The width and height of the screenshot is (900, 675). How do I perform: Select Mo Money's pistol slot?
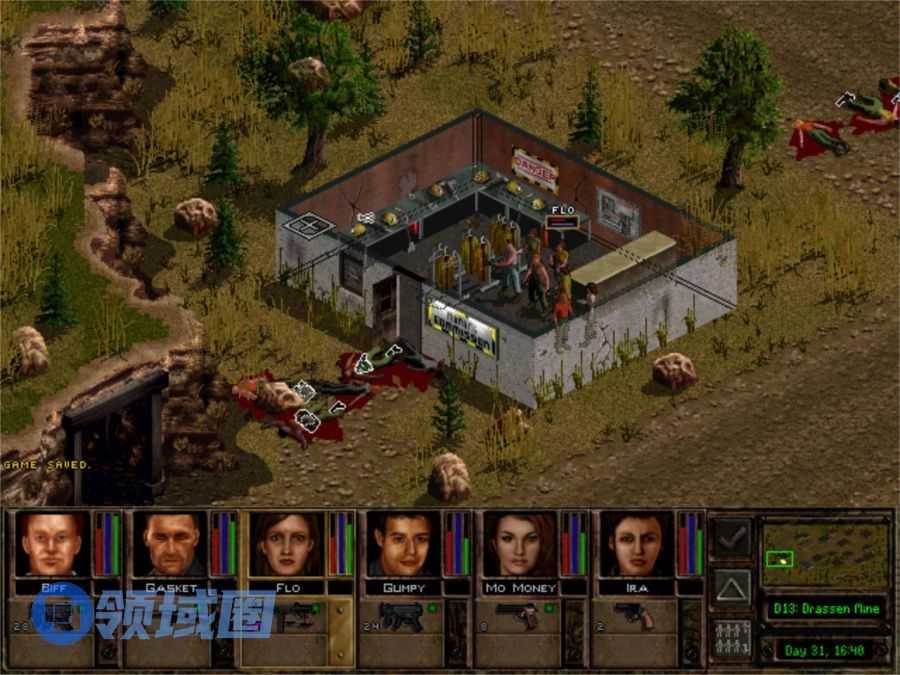520,618
